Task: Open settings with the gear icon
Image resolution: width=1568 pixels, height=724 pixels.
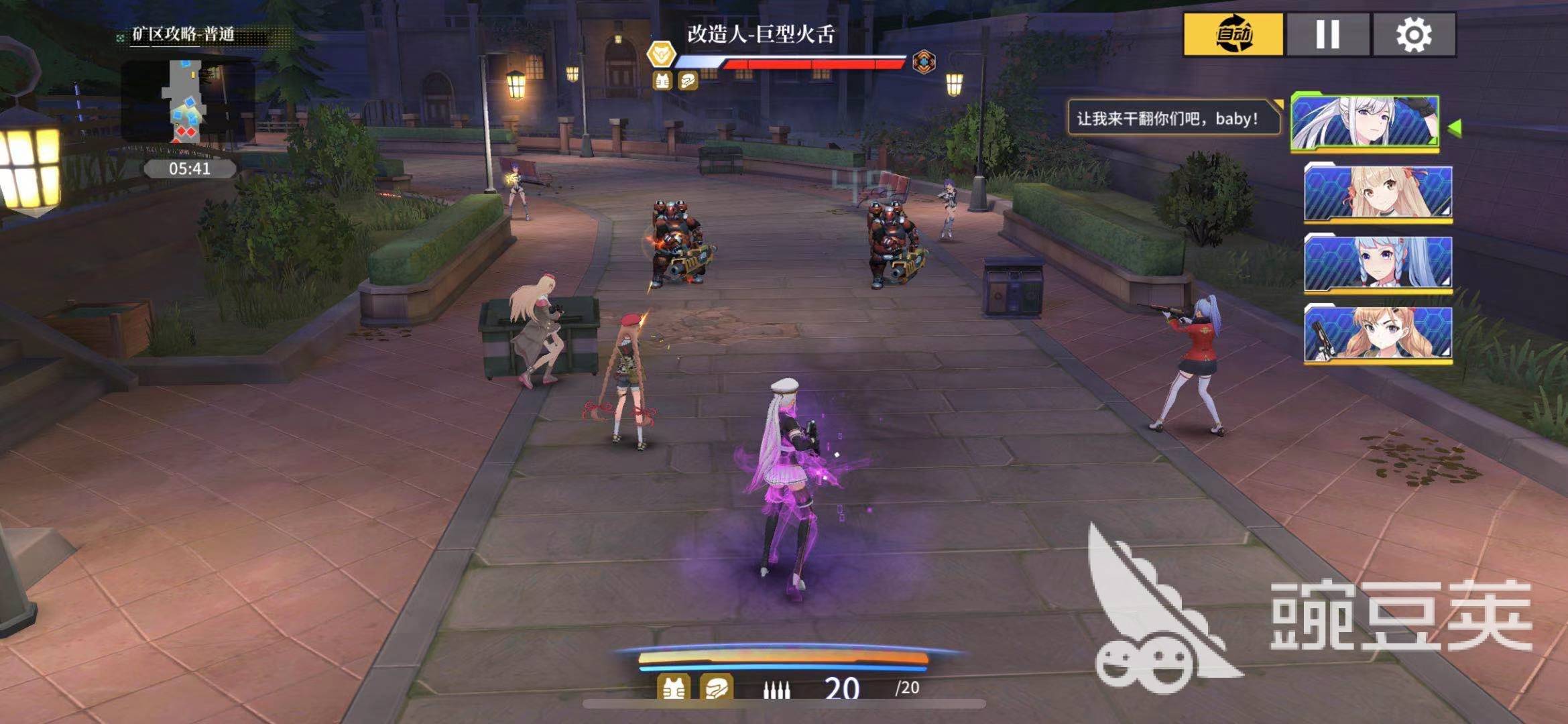Action: (x=1414, y=34)
